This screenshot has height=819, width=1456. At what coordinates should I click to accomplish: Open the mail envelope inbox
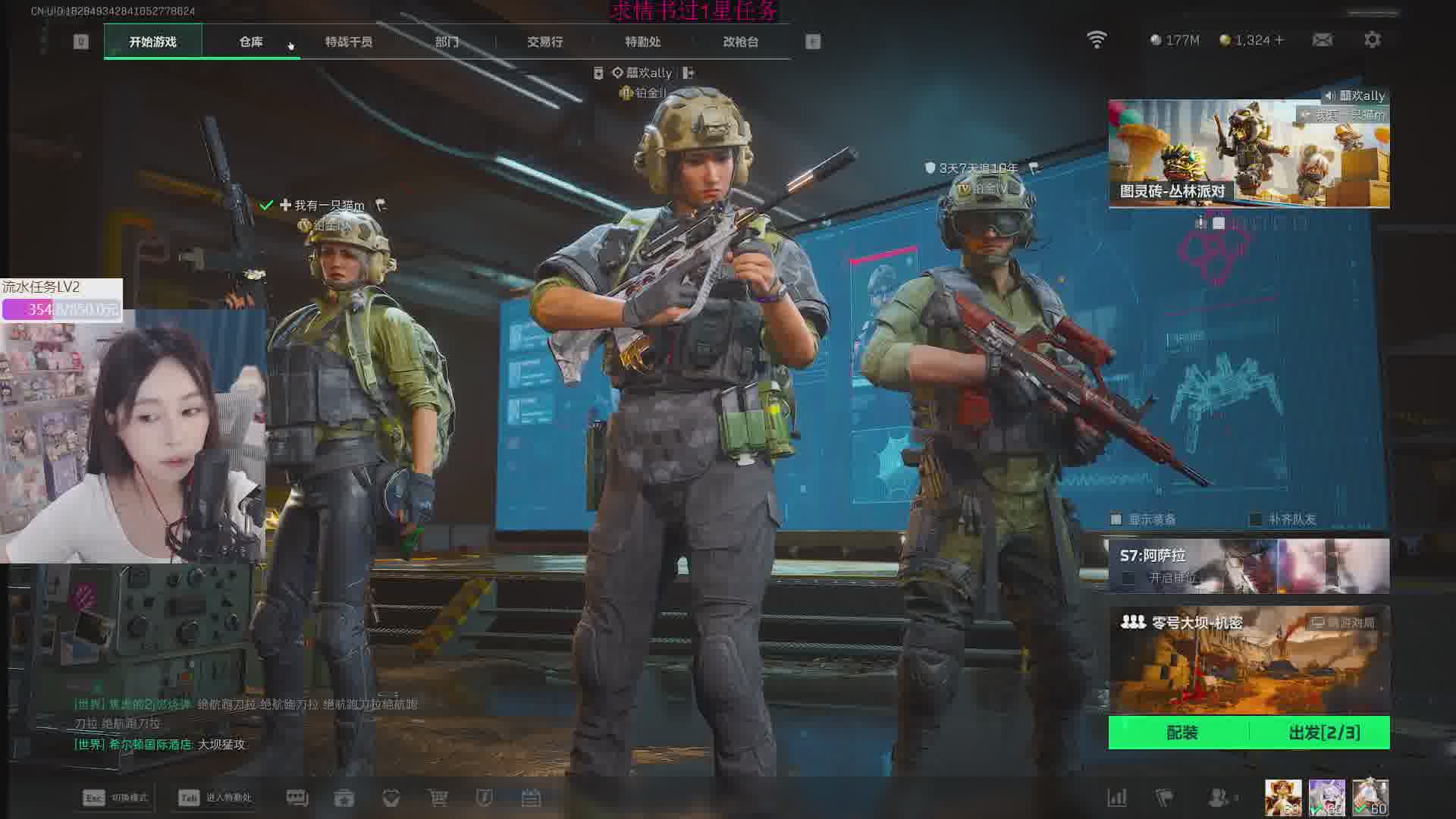point(1323,39)
